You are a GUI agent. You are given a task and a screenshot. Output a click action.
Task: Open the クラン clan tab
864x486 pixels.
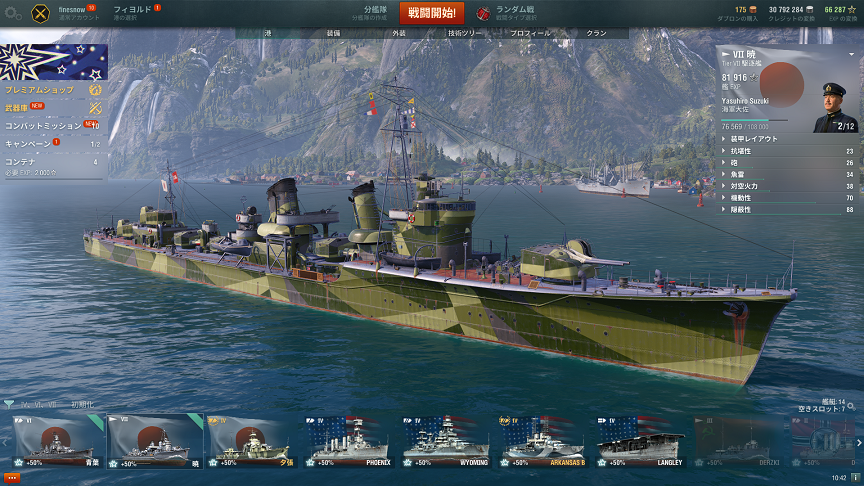pos(596,33)
